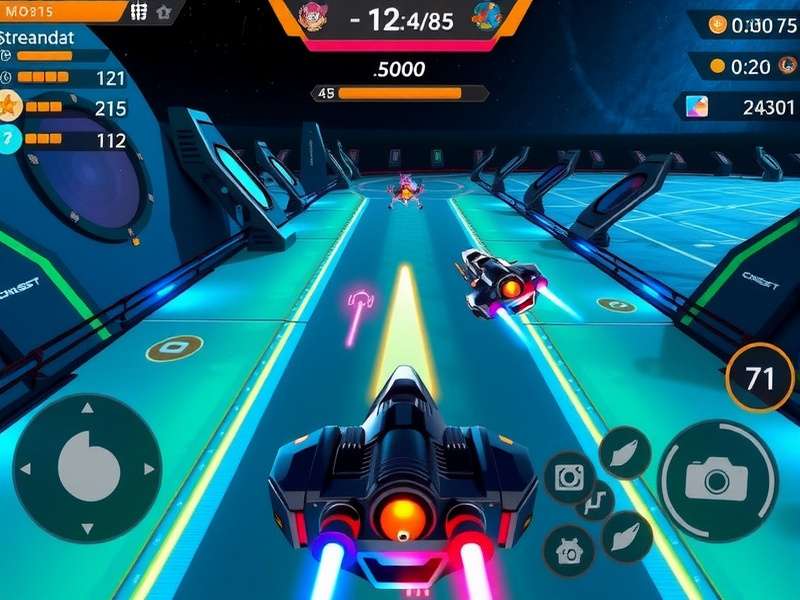Select the cyan question mark icon
The width and height of the screenshot is (800, 600).
(x=9, y=140)
